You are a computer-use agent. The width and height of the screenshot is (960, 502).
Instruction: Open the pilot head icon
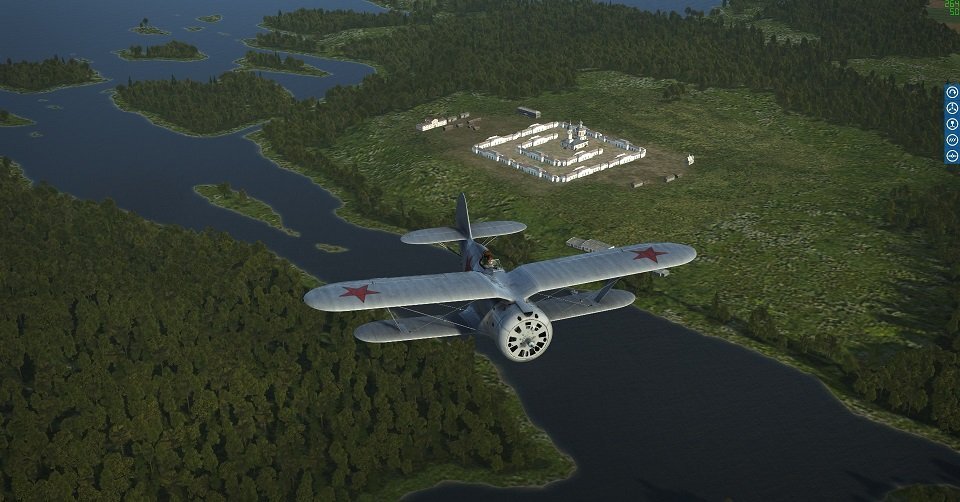coord(952,124)
